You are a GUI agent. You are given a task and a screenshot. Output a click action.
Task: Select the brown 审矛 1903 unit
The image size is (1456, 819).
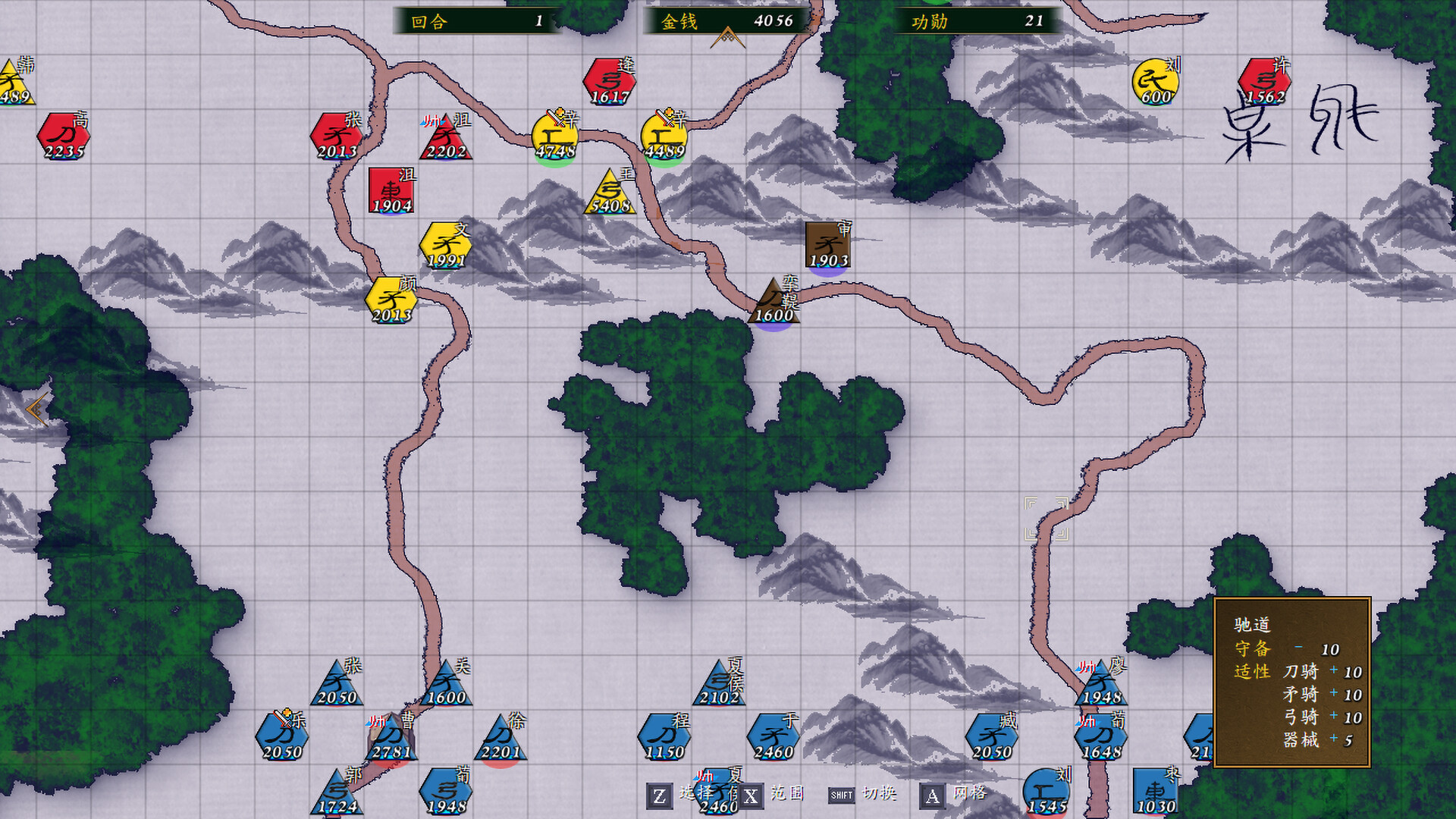829,243
